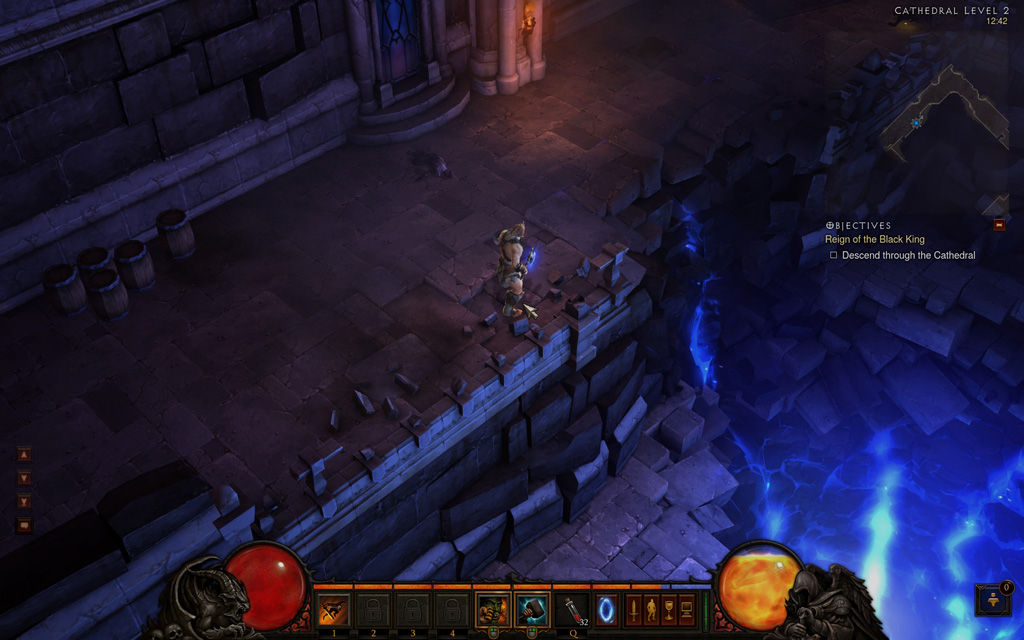Open the character inventory figure button
The height and width of the screenshot is (640, 1024).
[x=651, y=608]
